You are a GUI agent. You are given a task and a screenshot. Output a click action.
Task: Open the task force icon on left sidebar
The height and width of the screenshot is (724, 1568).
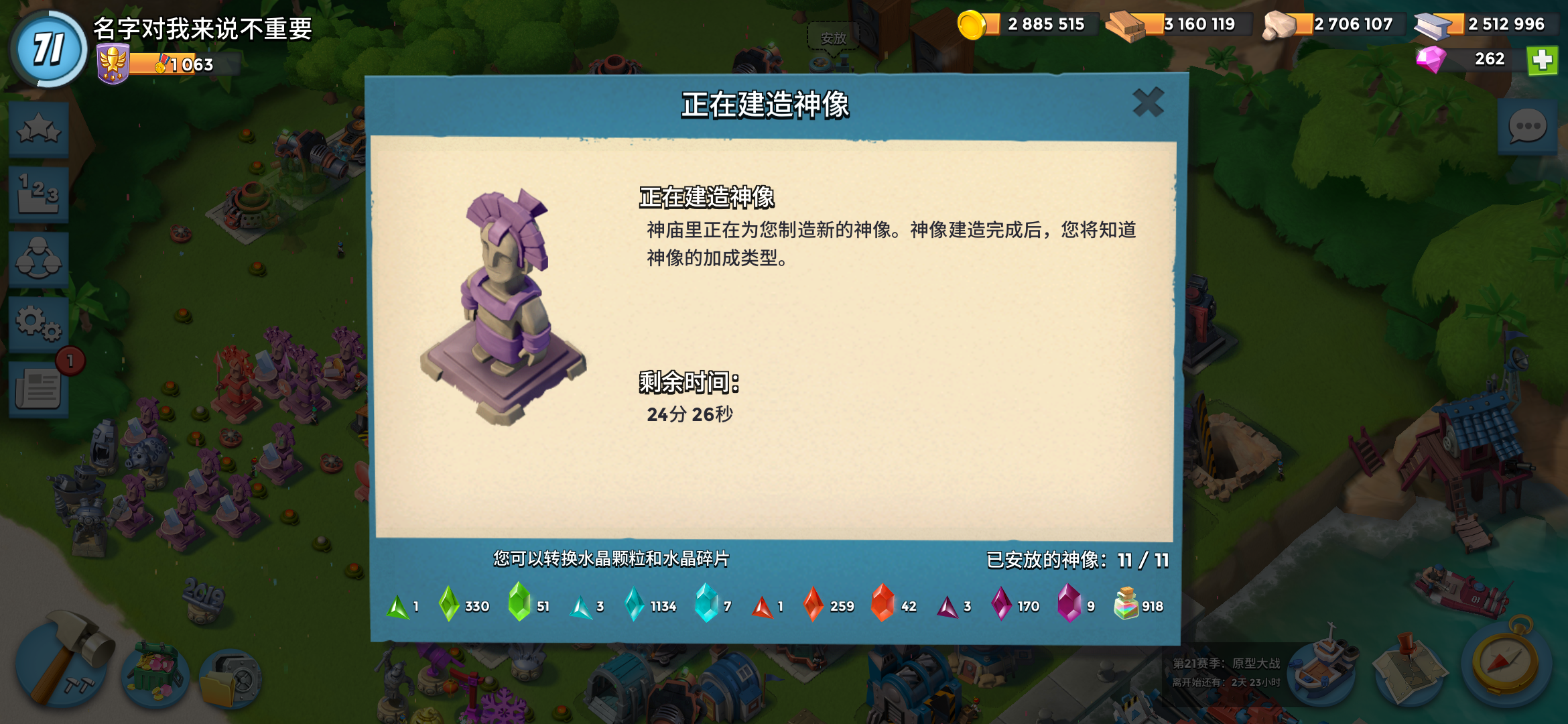click(39, 259)
